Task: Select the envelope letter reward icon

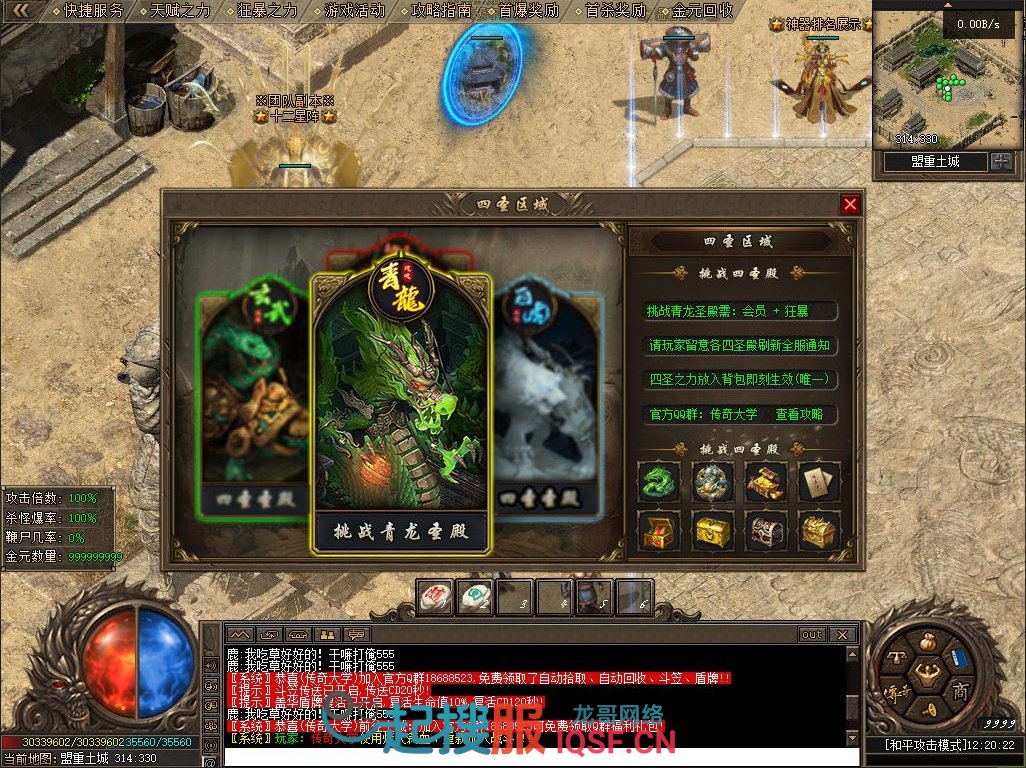Action: point(819,482)
